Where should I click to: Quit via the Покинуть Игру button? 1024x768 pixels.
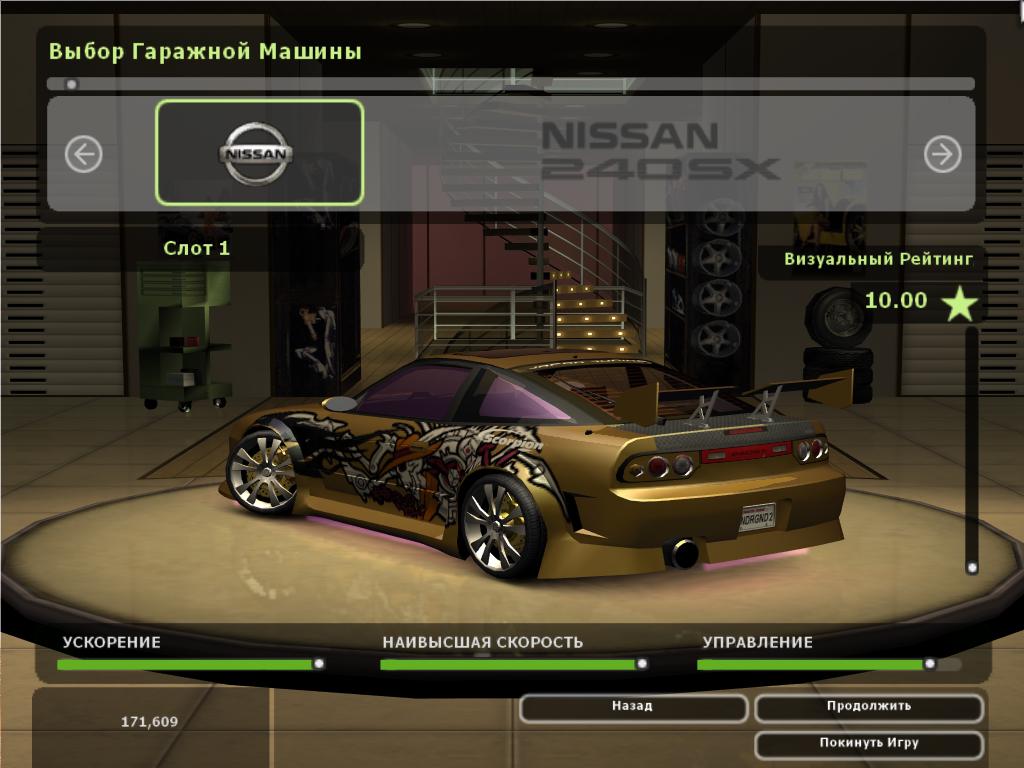[868, 744]
